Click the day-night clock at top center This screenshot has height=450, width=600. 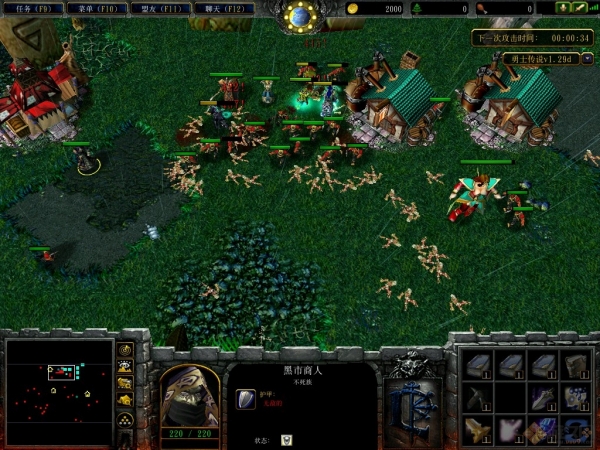point(299,16)
